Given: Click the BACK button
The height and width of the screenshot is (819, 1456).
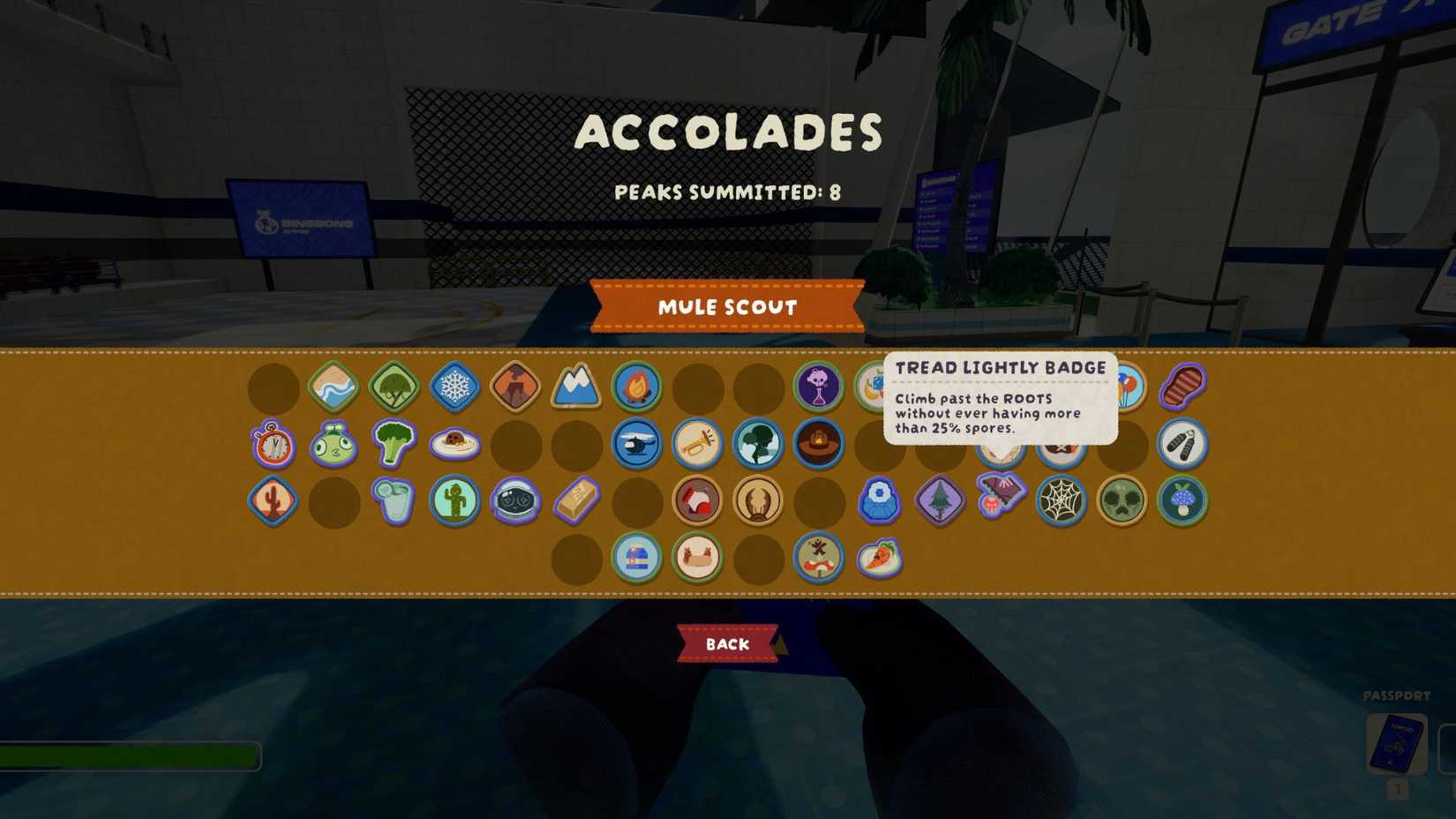Looking at the screenshot, I should coord(726,644).
